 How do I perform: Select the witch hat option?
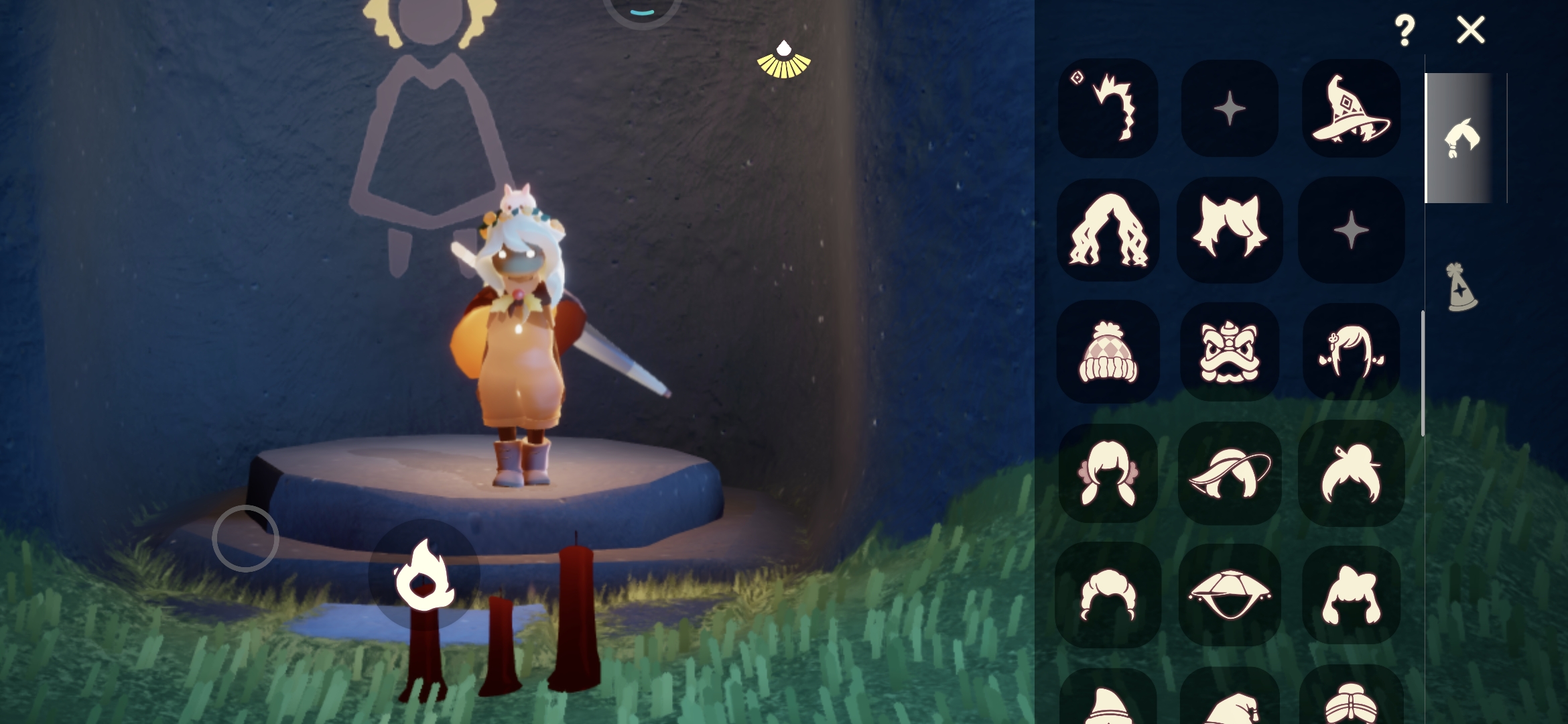[1351, 109]
